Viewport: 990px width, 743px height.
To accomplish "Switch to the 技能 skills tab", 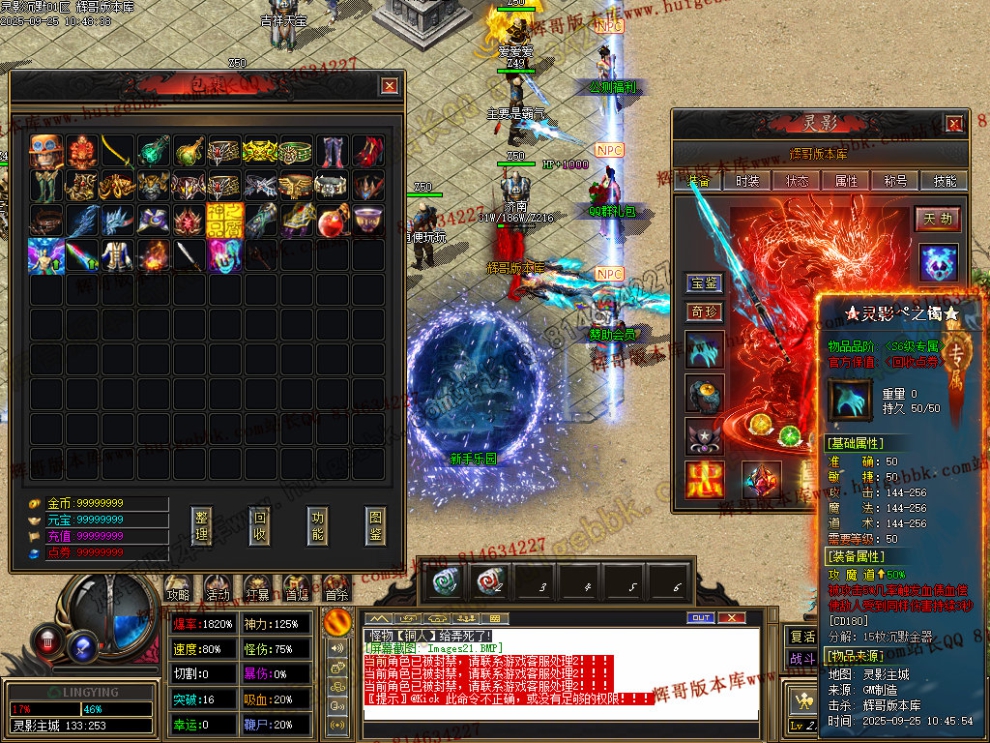I will coord(944,181).
